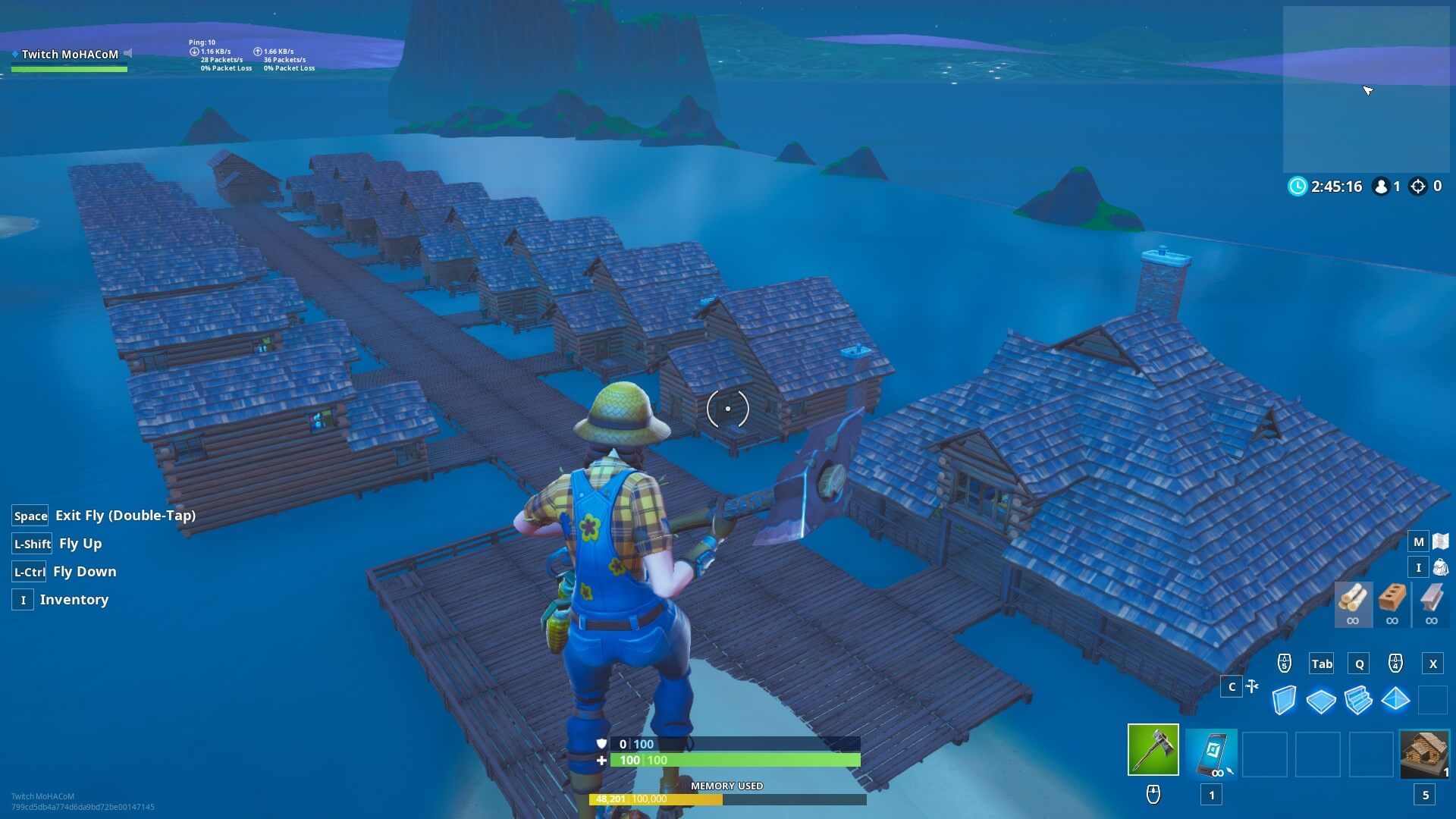Open the inventory backpack icon
The image size is (1456, 819).
coord(1441,567)
